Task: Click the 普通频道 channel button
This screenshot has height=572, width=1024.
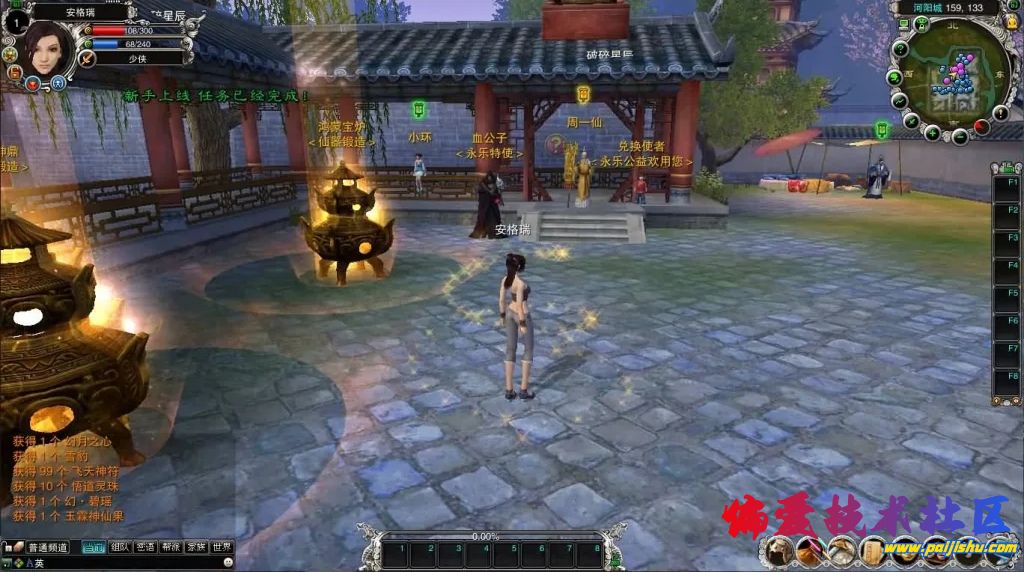Action: coord(46,547)
